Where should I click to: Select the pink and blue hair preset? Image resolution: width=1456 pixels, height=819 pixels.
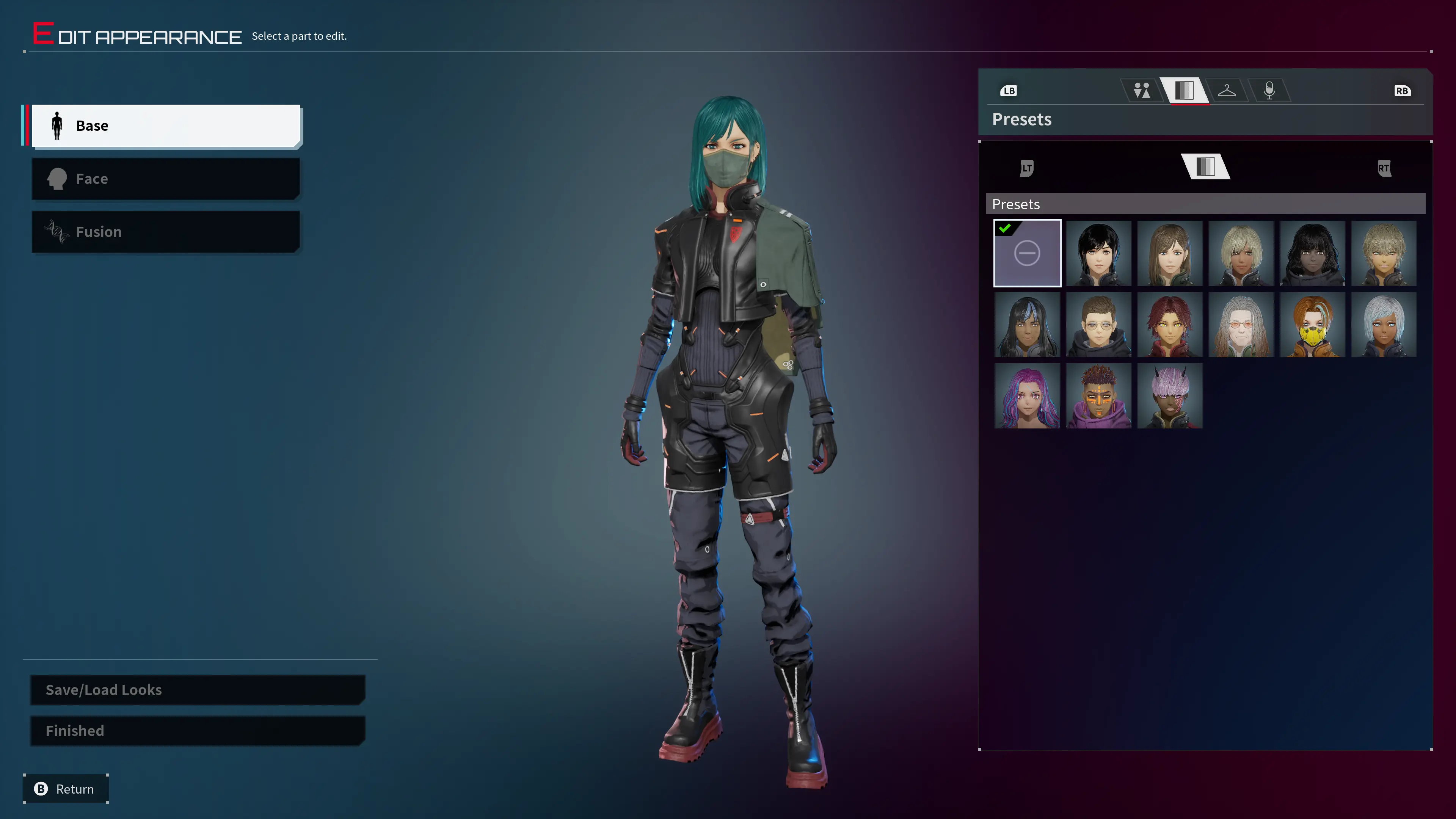(x=1027, y=395)
